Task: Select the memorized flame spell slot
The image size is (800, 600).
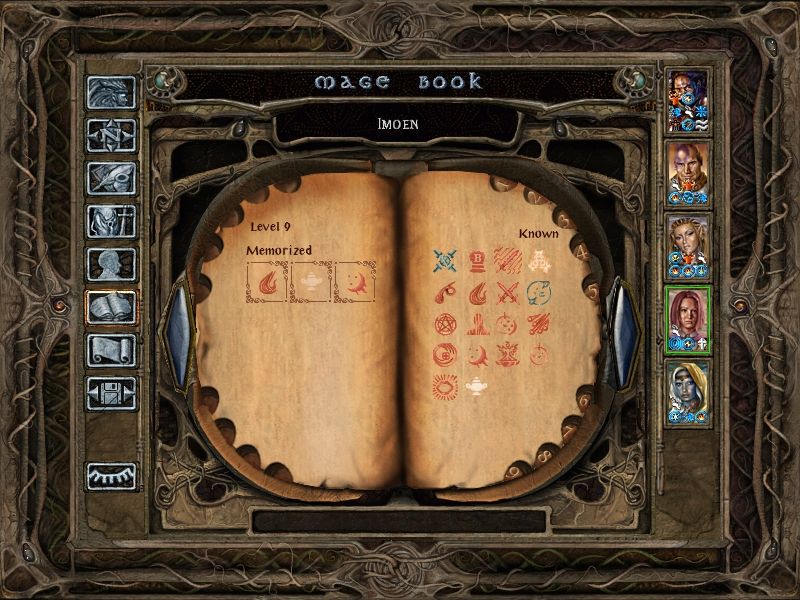Action: (x=267, y=282)
